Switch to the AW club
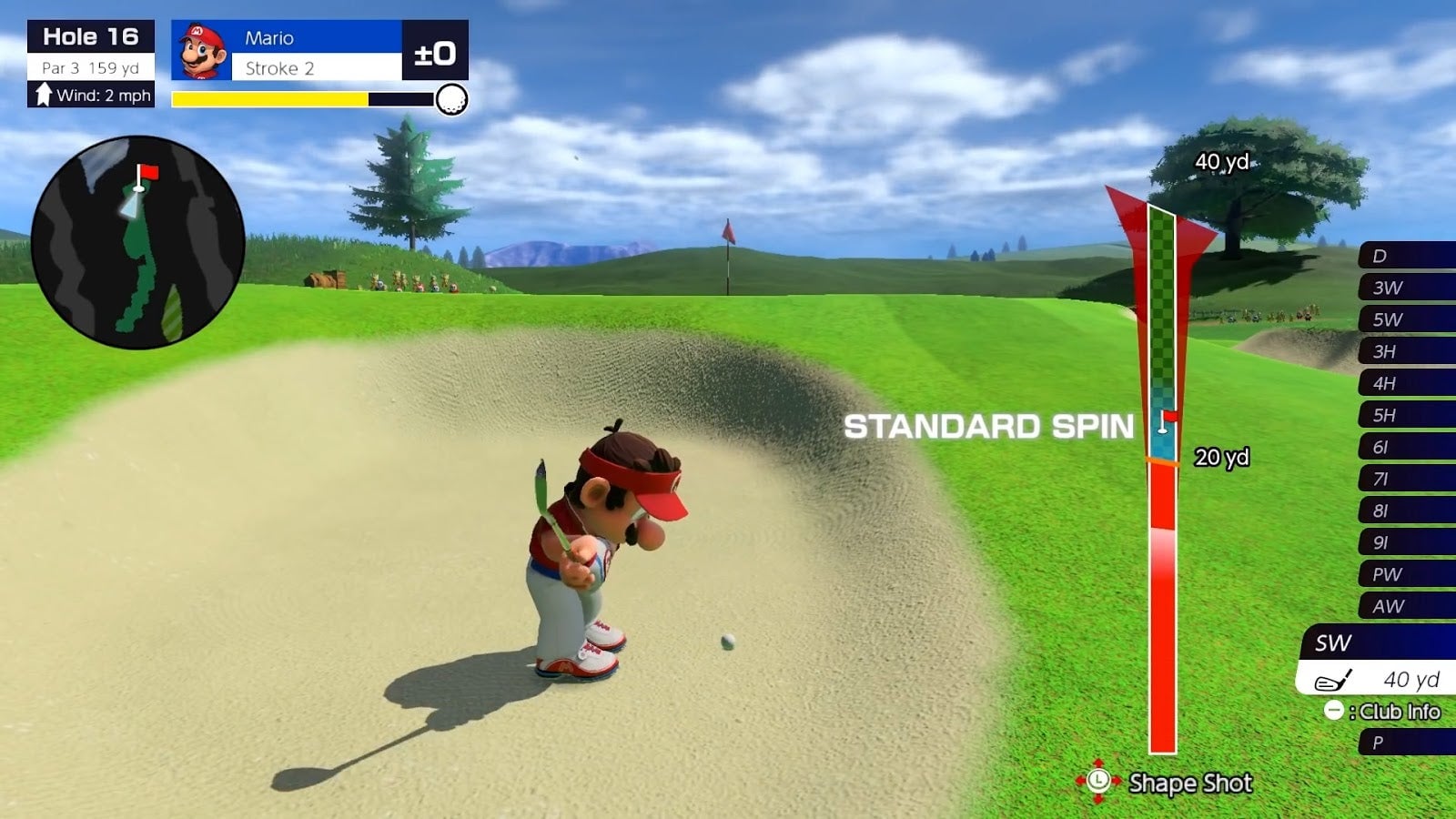The height and width of the screenshot is (819, 1456). [x=1407, y=606]
